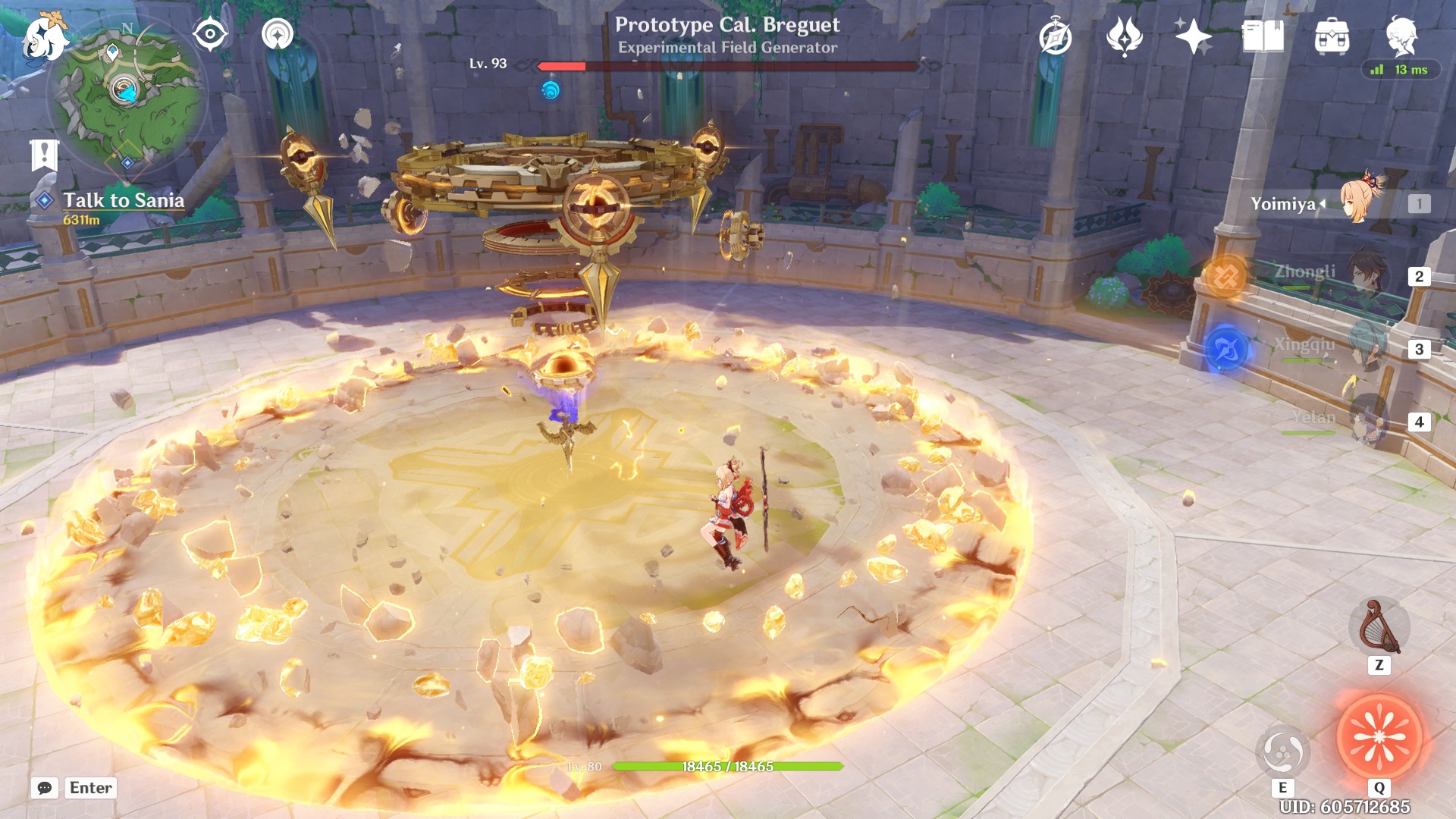The height and width of the screenshot is (819, 1456).
Task: Activate Yoimiya's elemental skill
Action: pyautogui.click(x=1282, y=752)
